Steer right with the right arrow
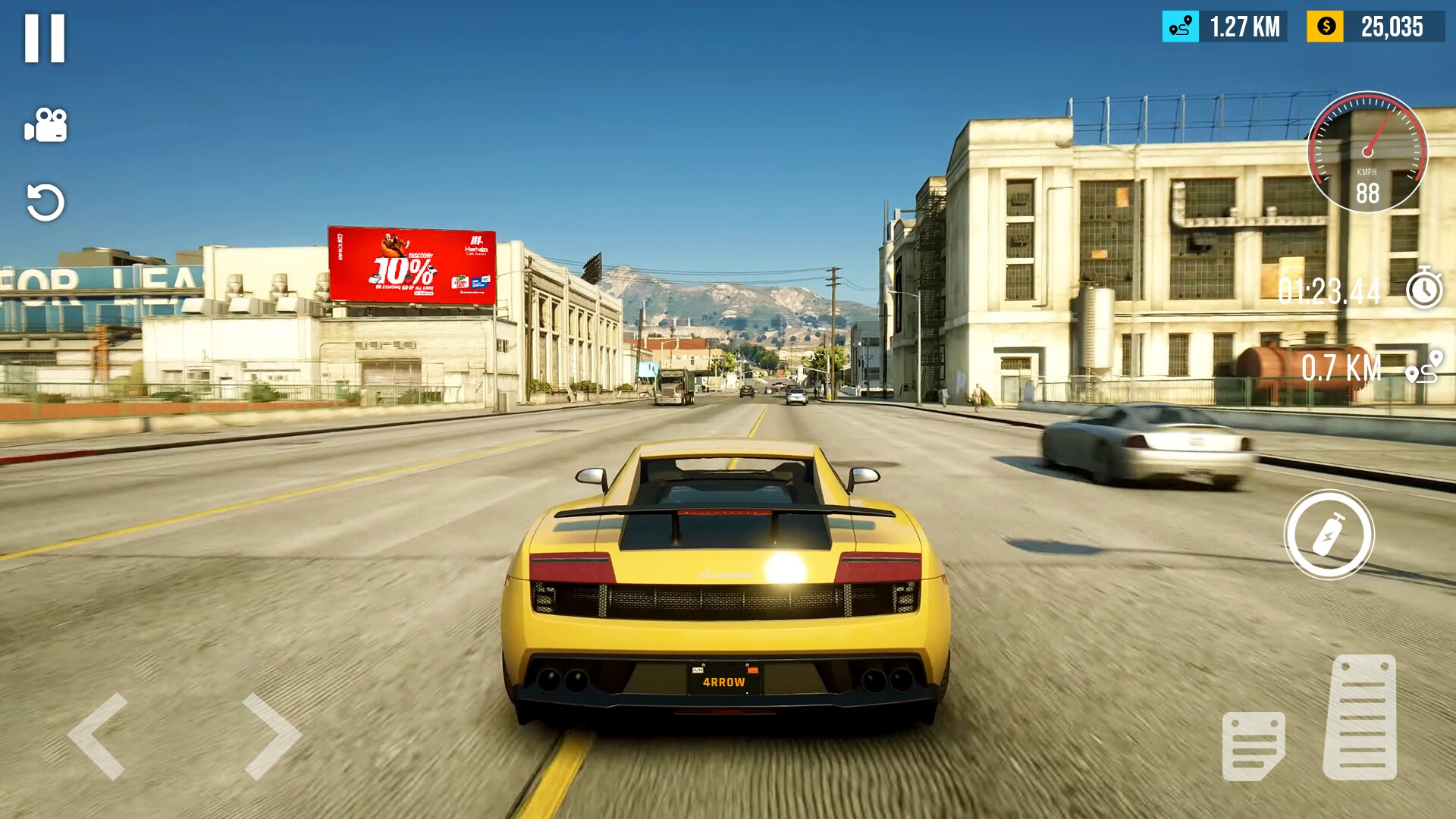This screenshot has height=819, width=1456. point(271,736)
